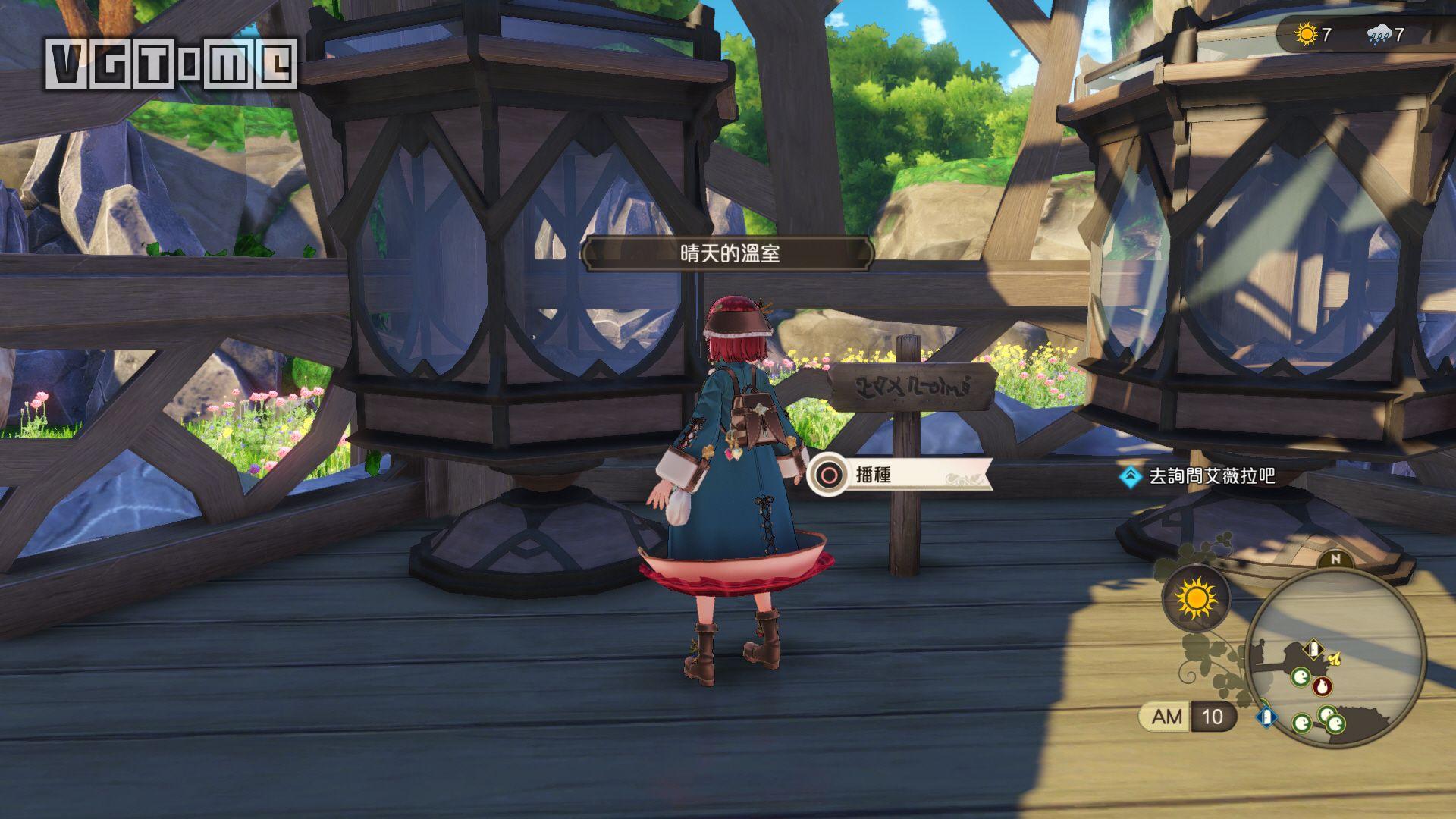
Task: Click the red flame marker on the minimap
Action: click(1323, 687)
